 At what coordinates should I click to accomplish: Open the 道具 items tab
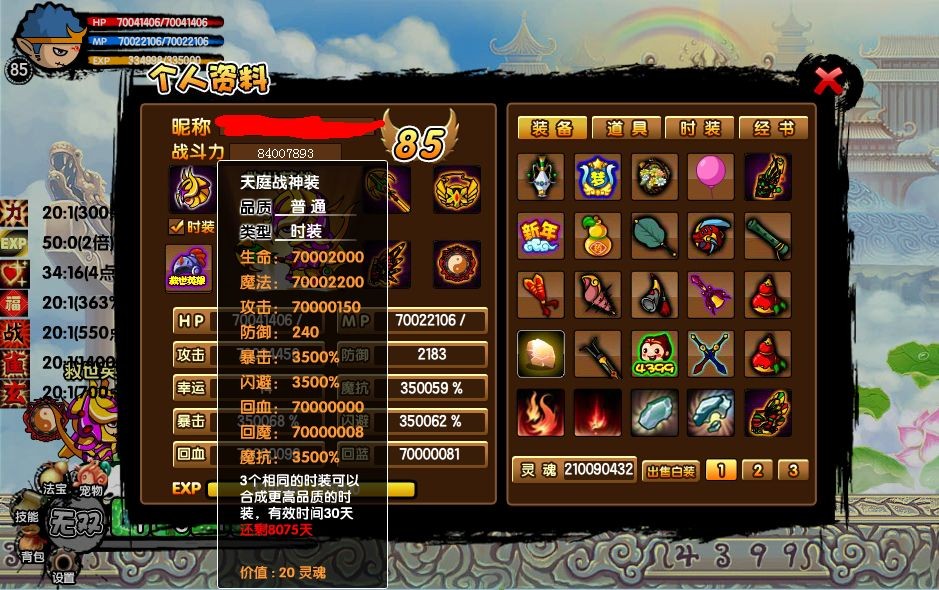[x=626, y=128]
